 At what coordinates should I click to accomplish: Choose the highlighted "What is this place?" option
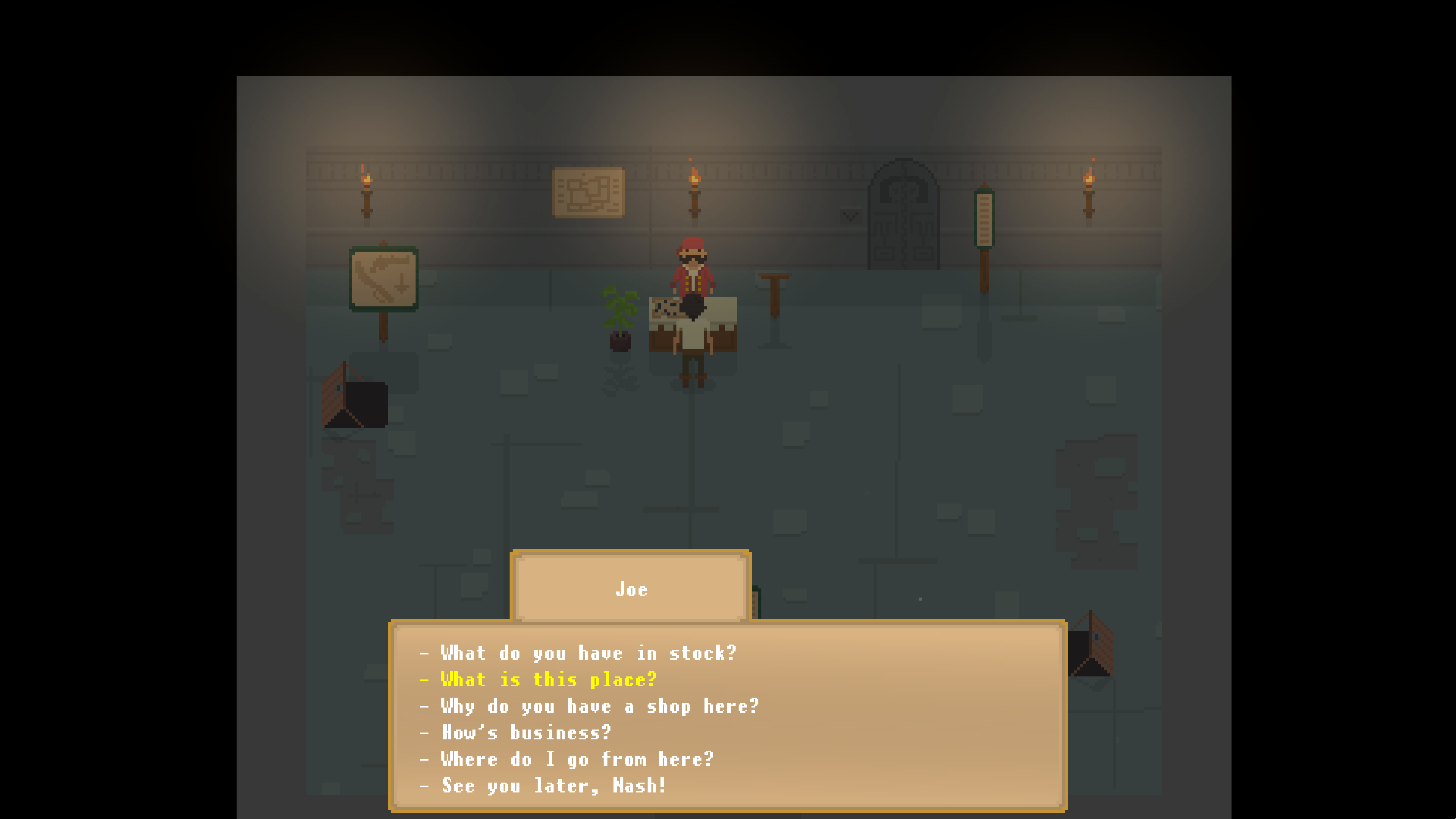pyautogui.click(x=548, y=679)
